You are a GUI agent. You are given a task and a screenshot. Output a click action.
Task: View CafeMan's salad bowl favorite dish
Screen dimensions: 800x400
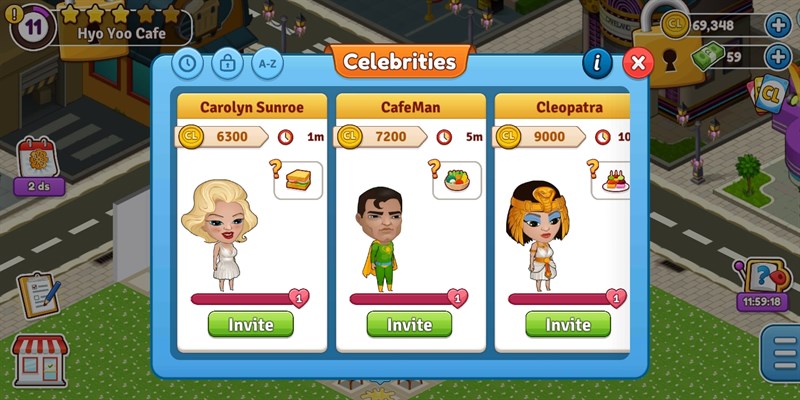(x=457, y=180)
